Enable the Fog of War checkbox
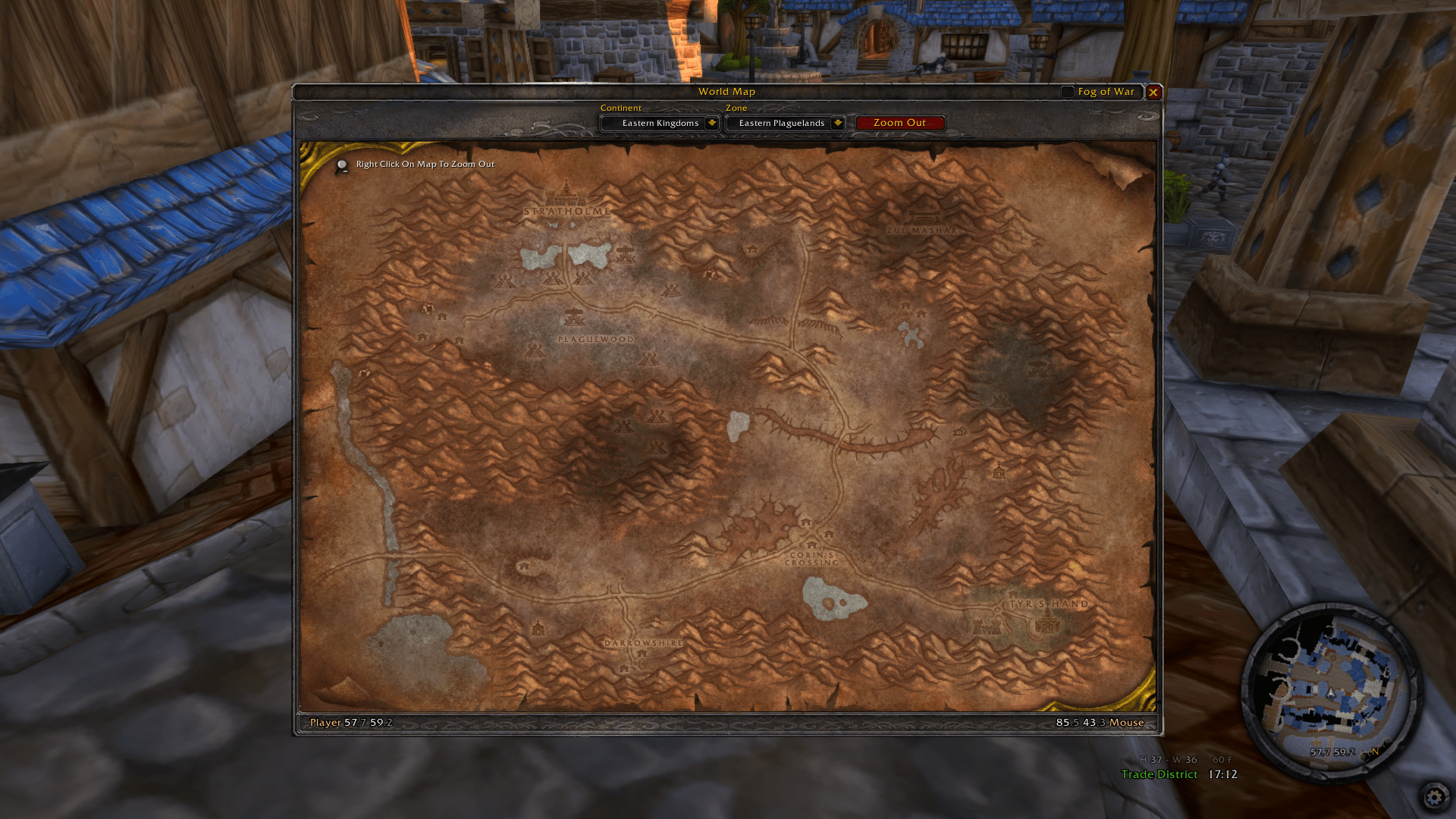Image resolution: width=1456 pixels, height=819 pixels. (x=1069, y=92)
